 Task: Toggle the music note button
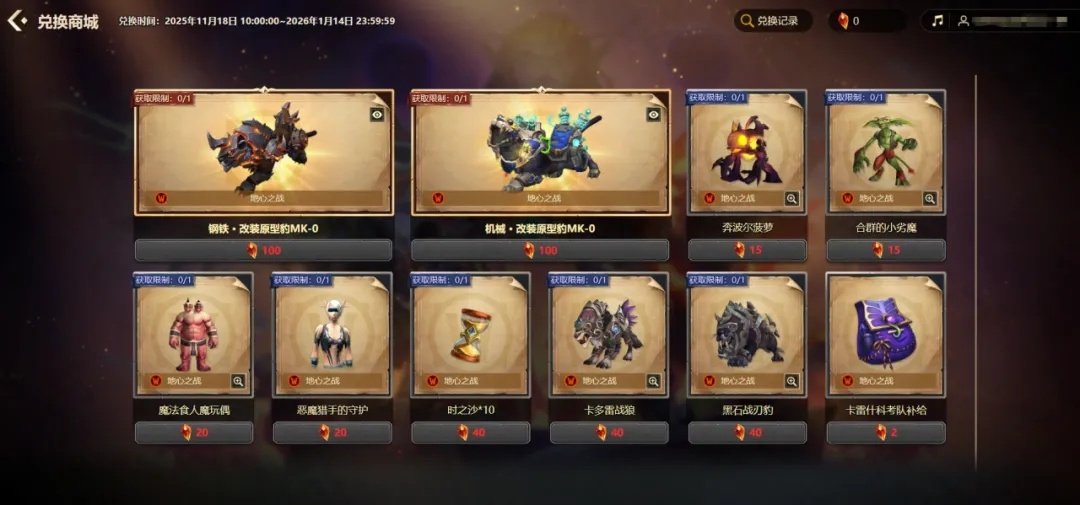point(937,21)
